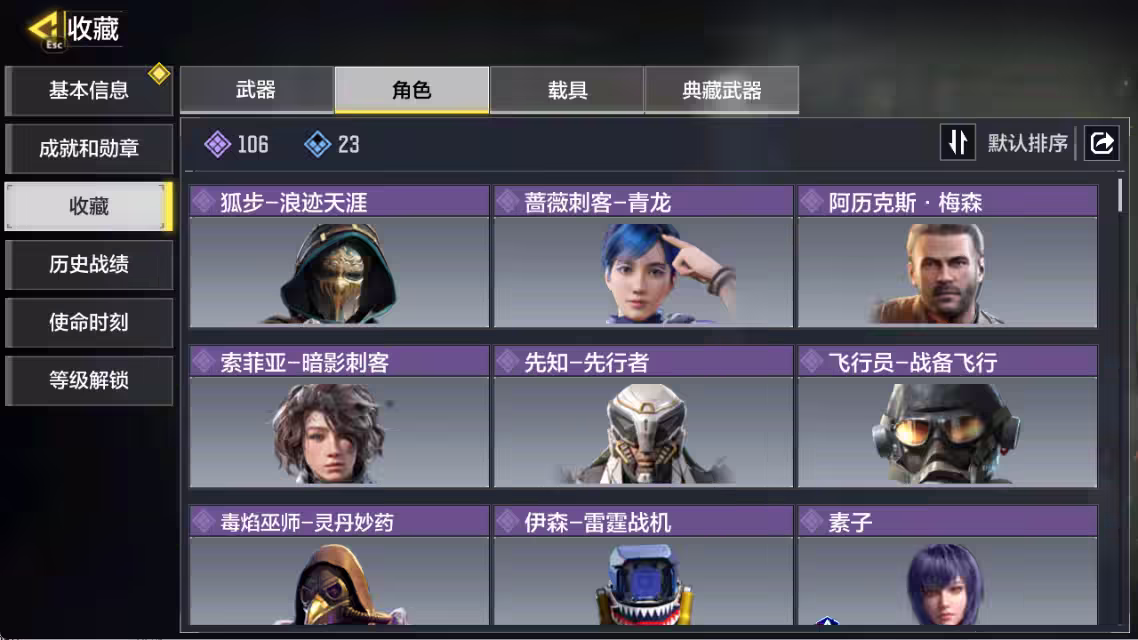Viewport: 1138px width, 640px height.
Task: Toggle the 默认排序 sort button
Action: [x=958, y=143]
